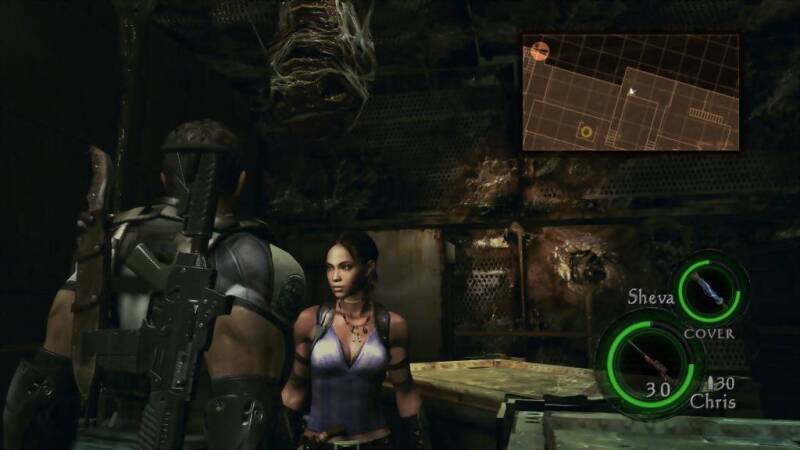
Task: Click the minimap in the corner
Action: coord(630,92)
